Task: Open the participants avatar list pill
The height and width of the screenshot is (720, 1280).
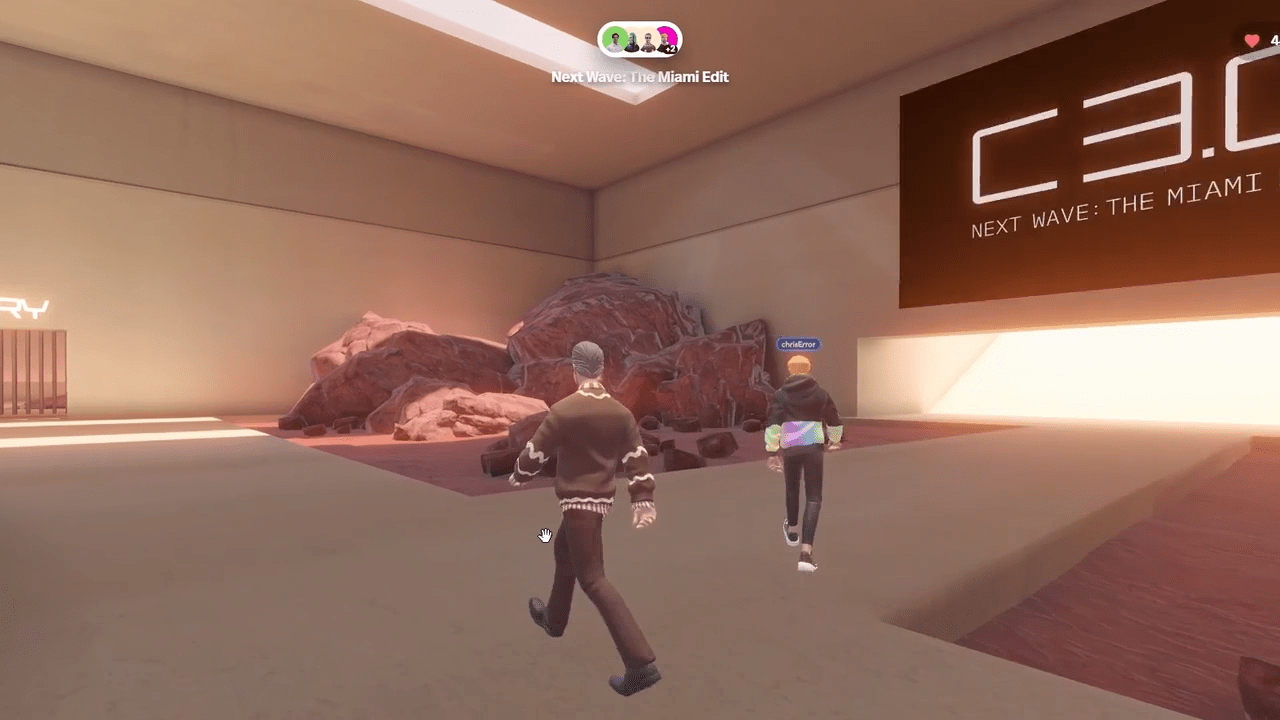Action: [x=640, y=41]
